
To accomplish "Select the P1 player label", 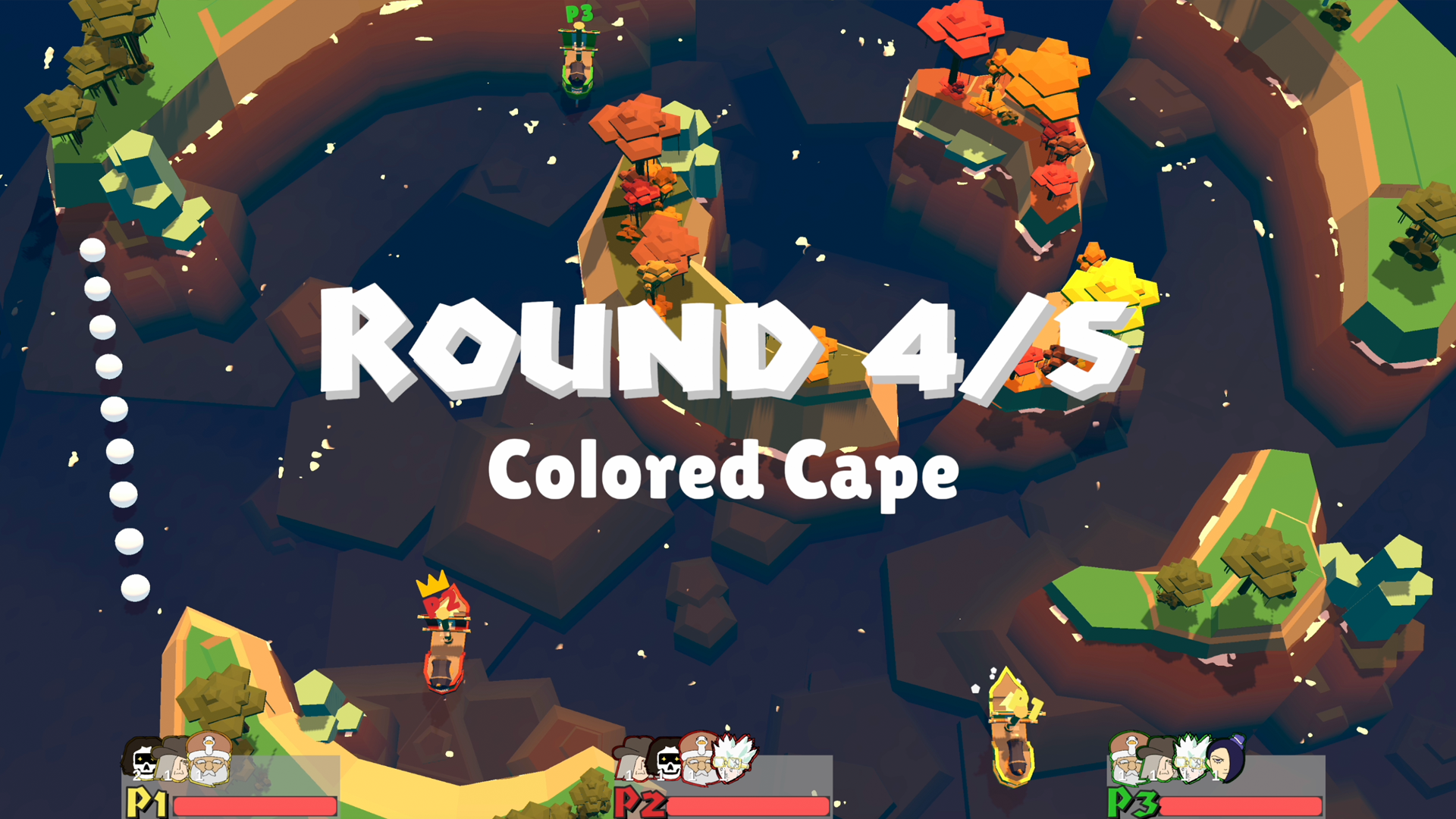I will pos(146,805).
